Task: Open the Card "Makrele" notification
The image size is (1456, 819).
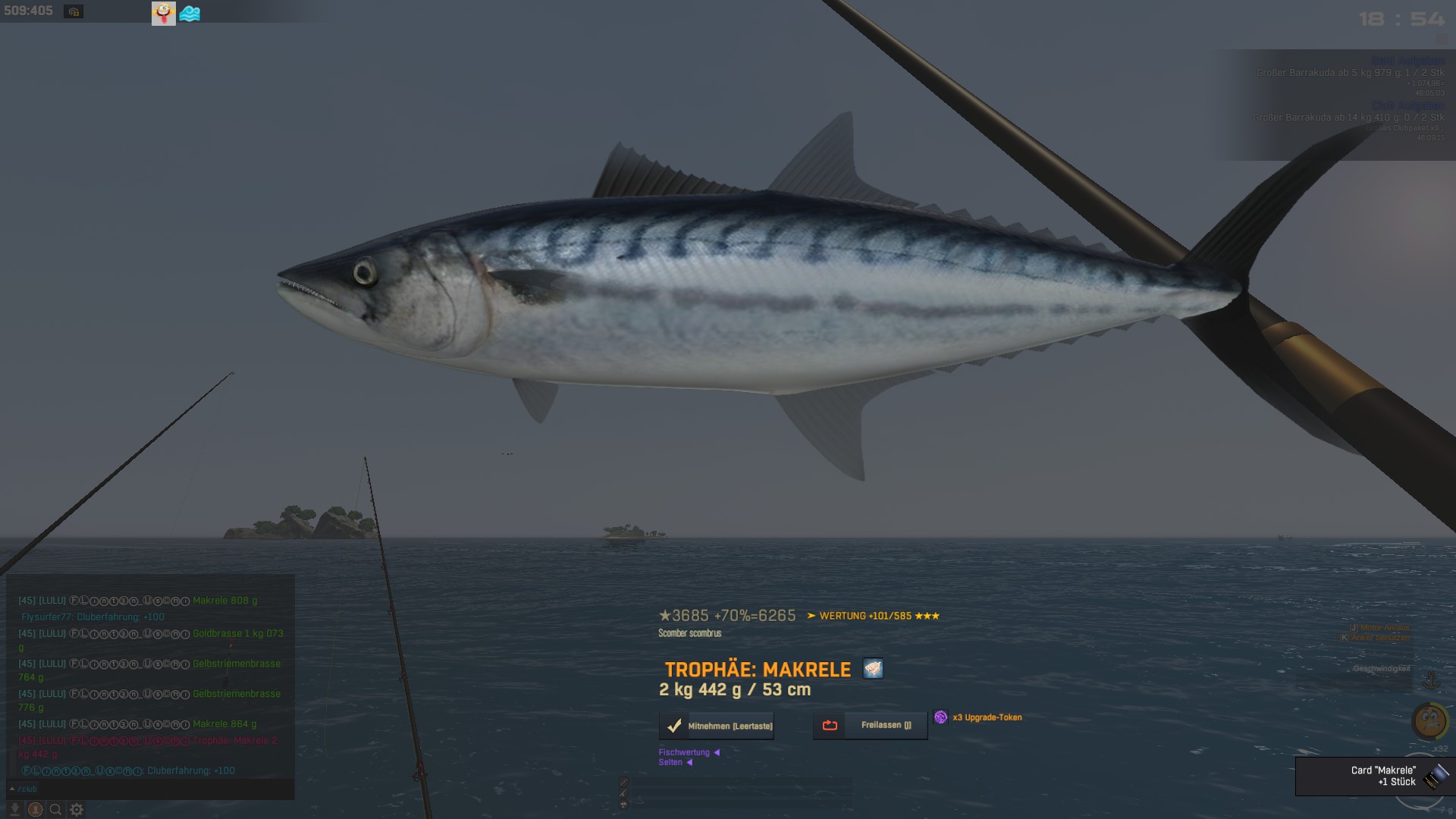Action: click(x=1374, y=776)
